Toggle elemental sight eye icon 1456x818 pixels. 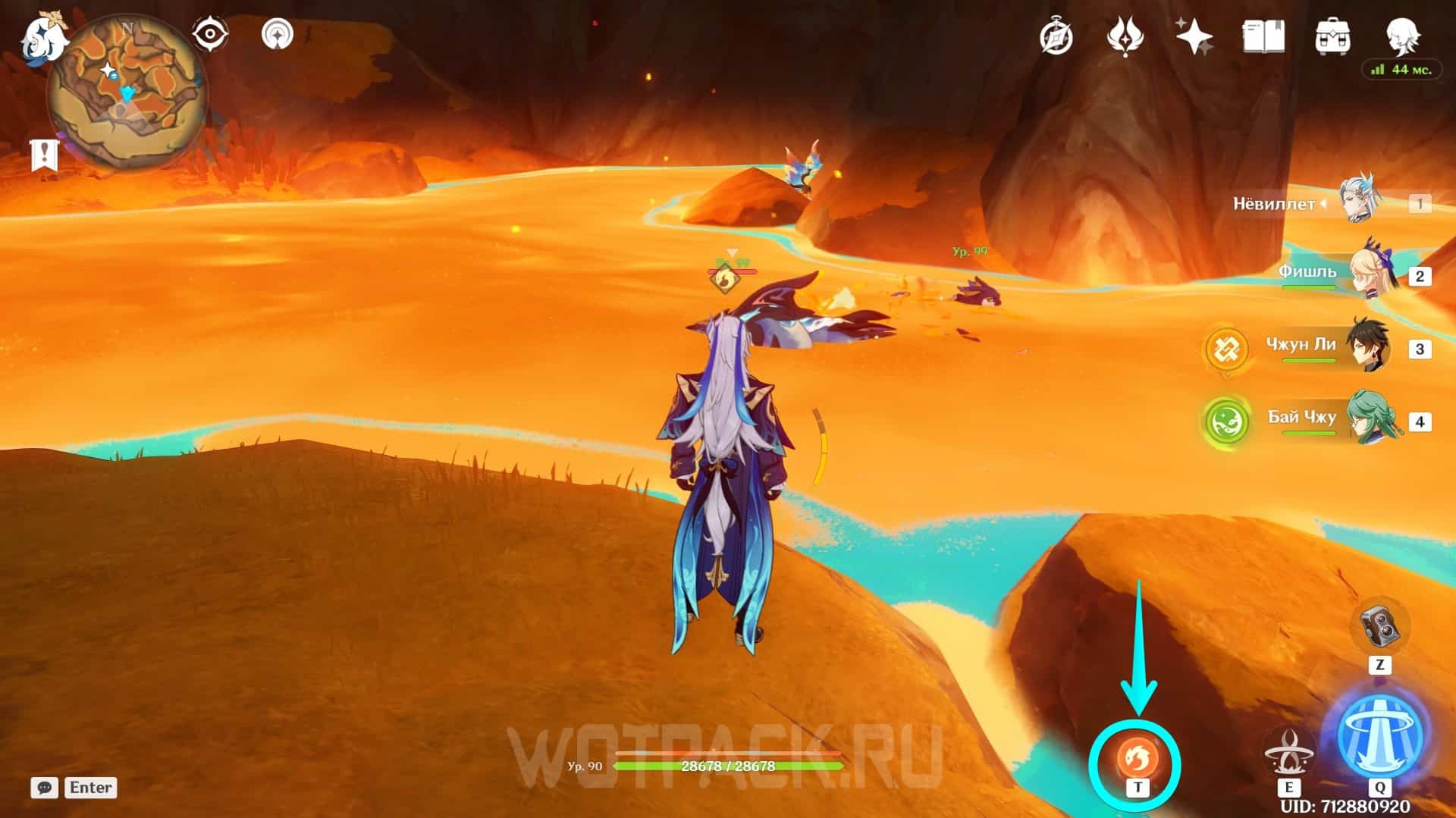coord(209,35)
